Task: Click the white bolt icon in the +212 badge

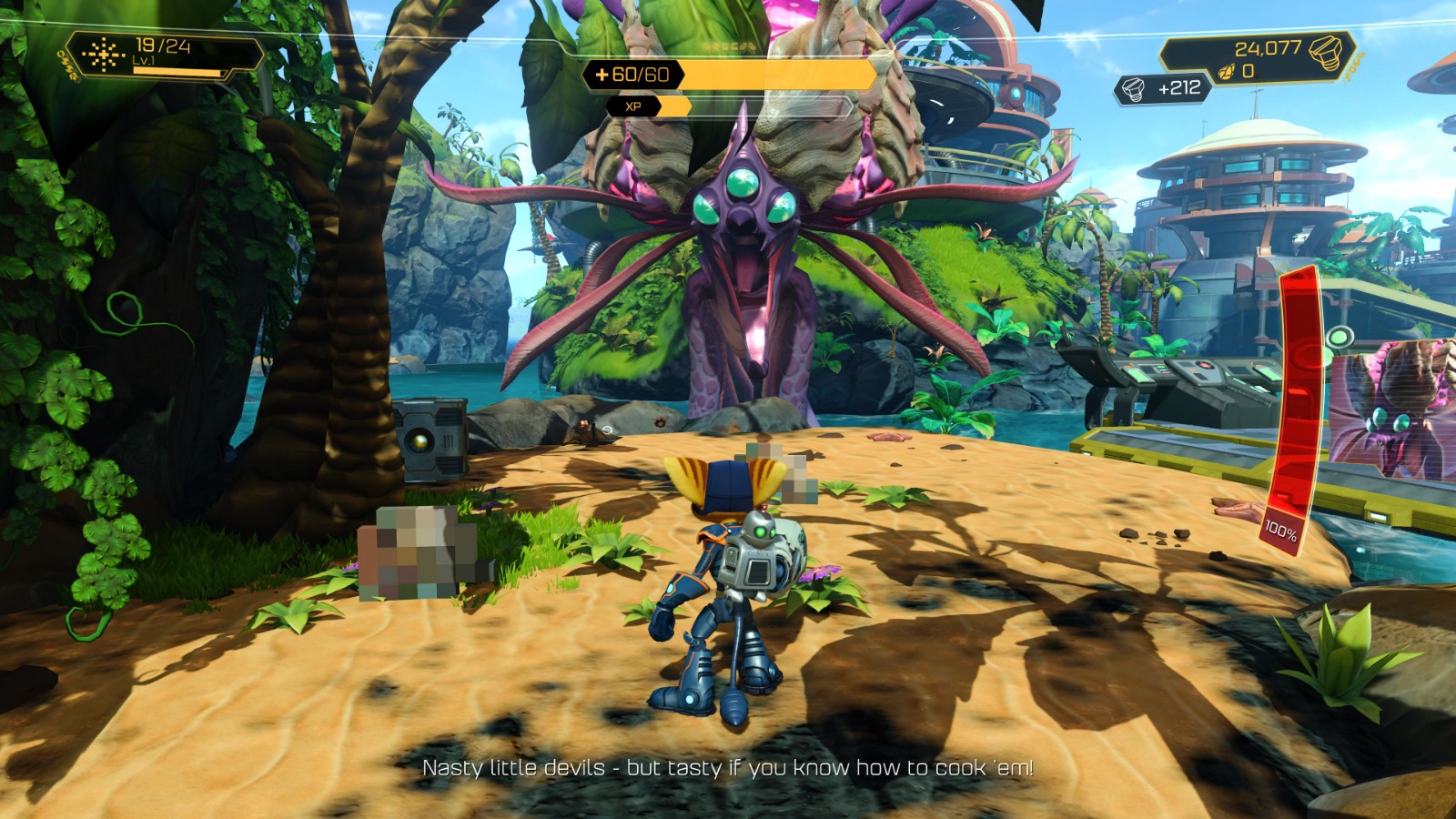Action: point(1132,88)
